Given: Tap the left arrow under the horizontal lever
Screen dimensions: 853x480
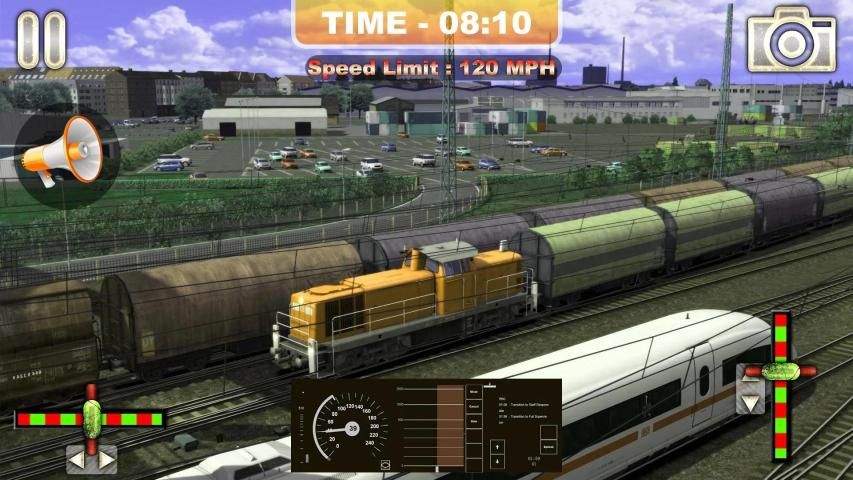Looking at the screenshot, I should pyautogui.click(x=78, y=460).
